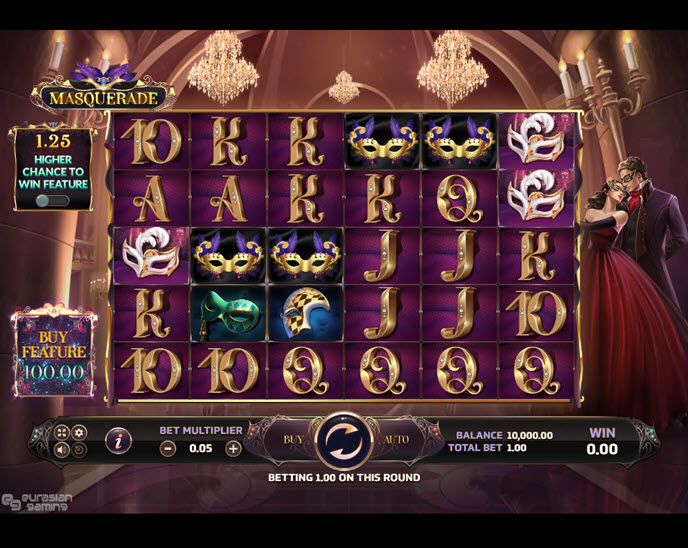The image size is (688, 548).
Task: Decrease the bet multiplier with minus
Action: [x=168, y=448]
